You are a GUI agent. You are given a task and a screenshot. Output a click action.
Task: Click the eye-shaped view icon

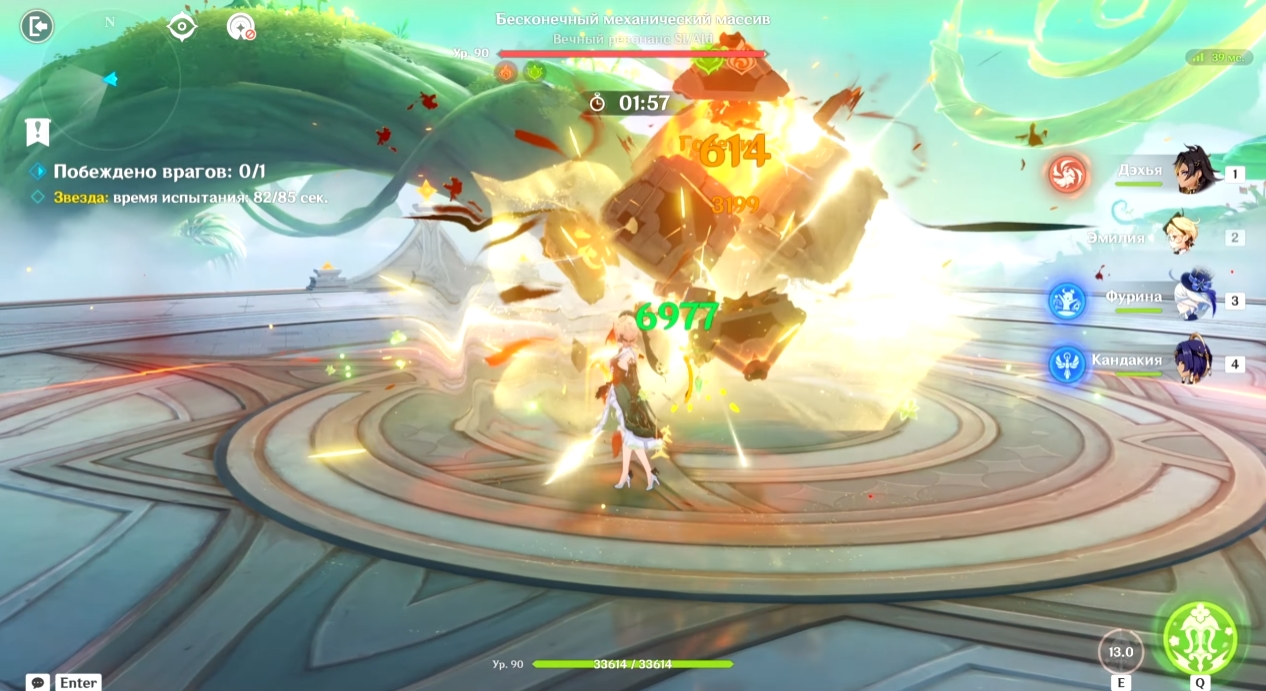tap(182, 27)
